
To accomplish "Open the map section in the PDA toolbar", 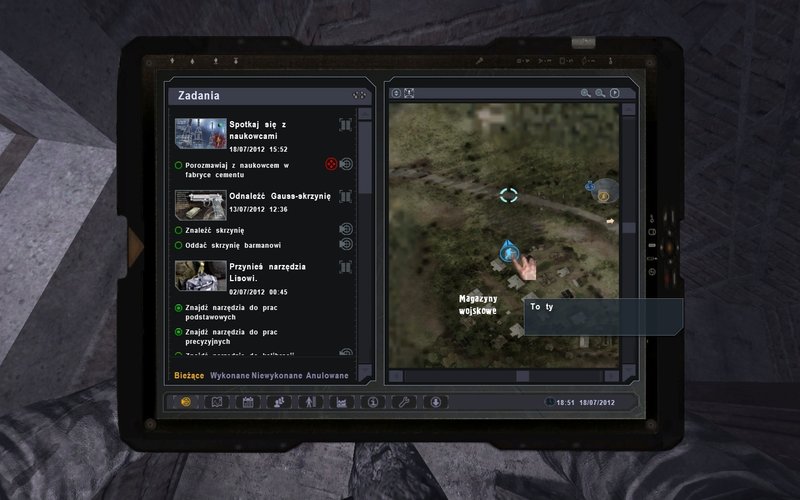I will pos(216,402).
